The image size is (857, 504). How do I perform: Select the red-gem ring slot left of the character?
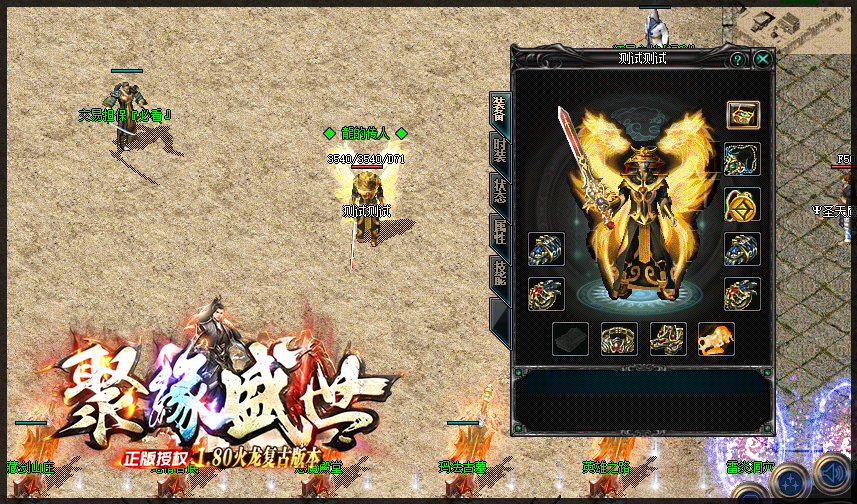click(546, 294)
